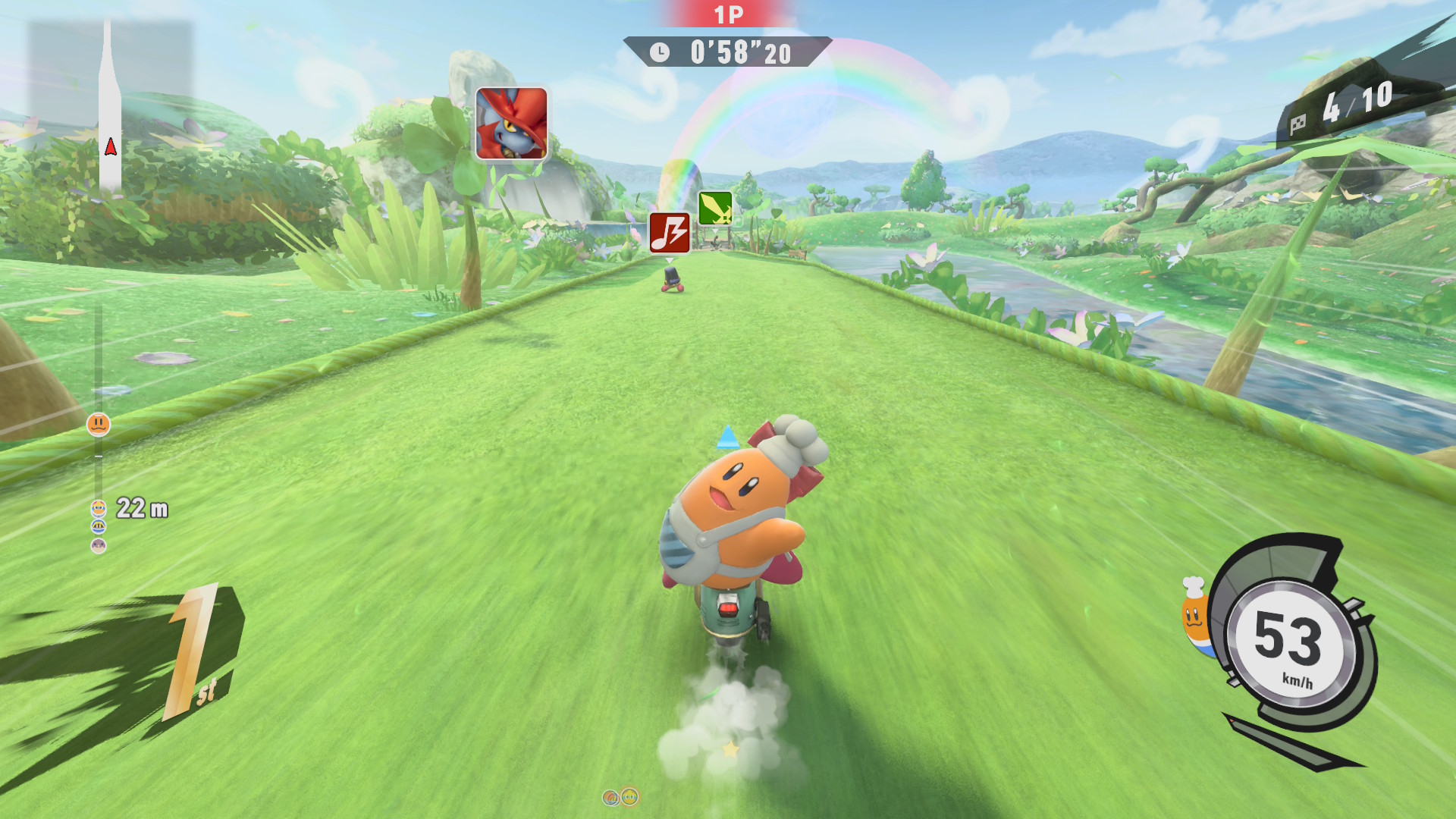Open the vertical track minimap
1456x819 pixels.
pos(110,106)
